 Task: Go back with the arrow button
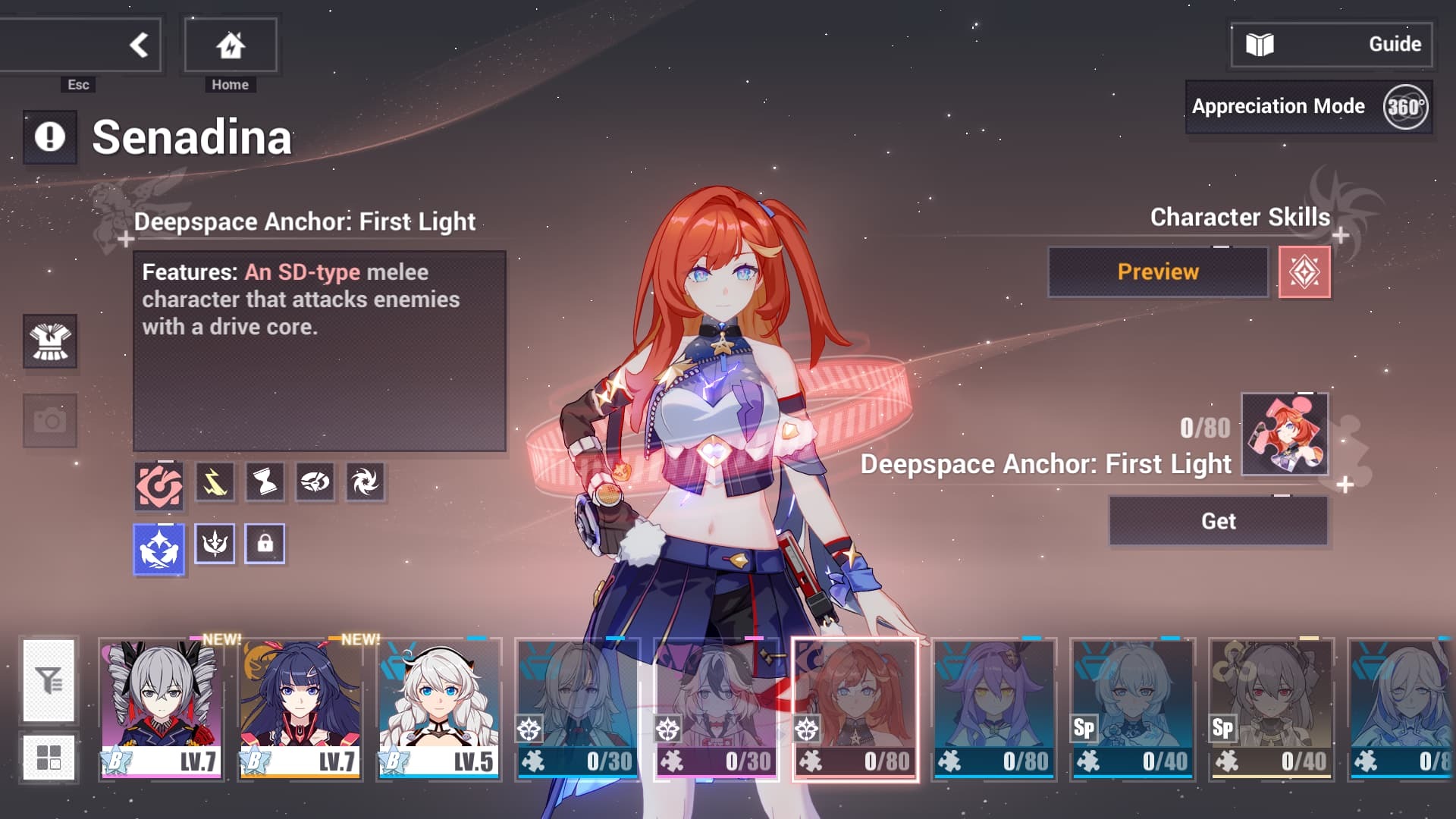[x=138, y=45]
